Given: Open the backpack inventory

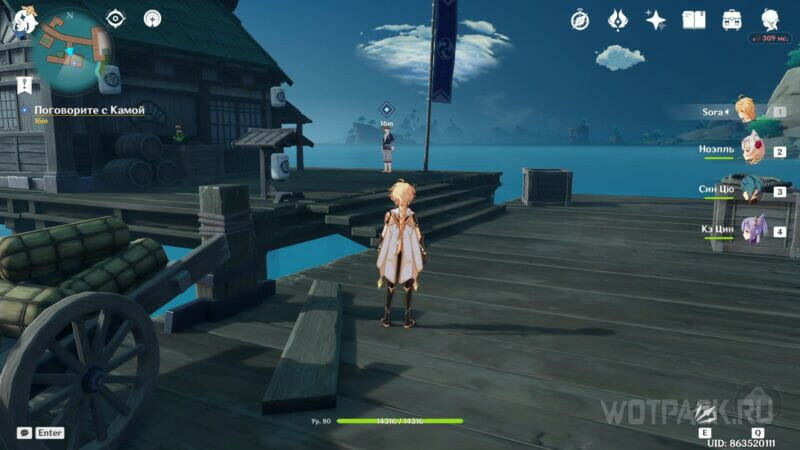Looking at the screenshot, I should click(732, 19).
